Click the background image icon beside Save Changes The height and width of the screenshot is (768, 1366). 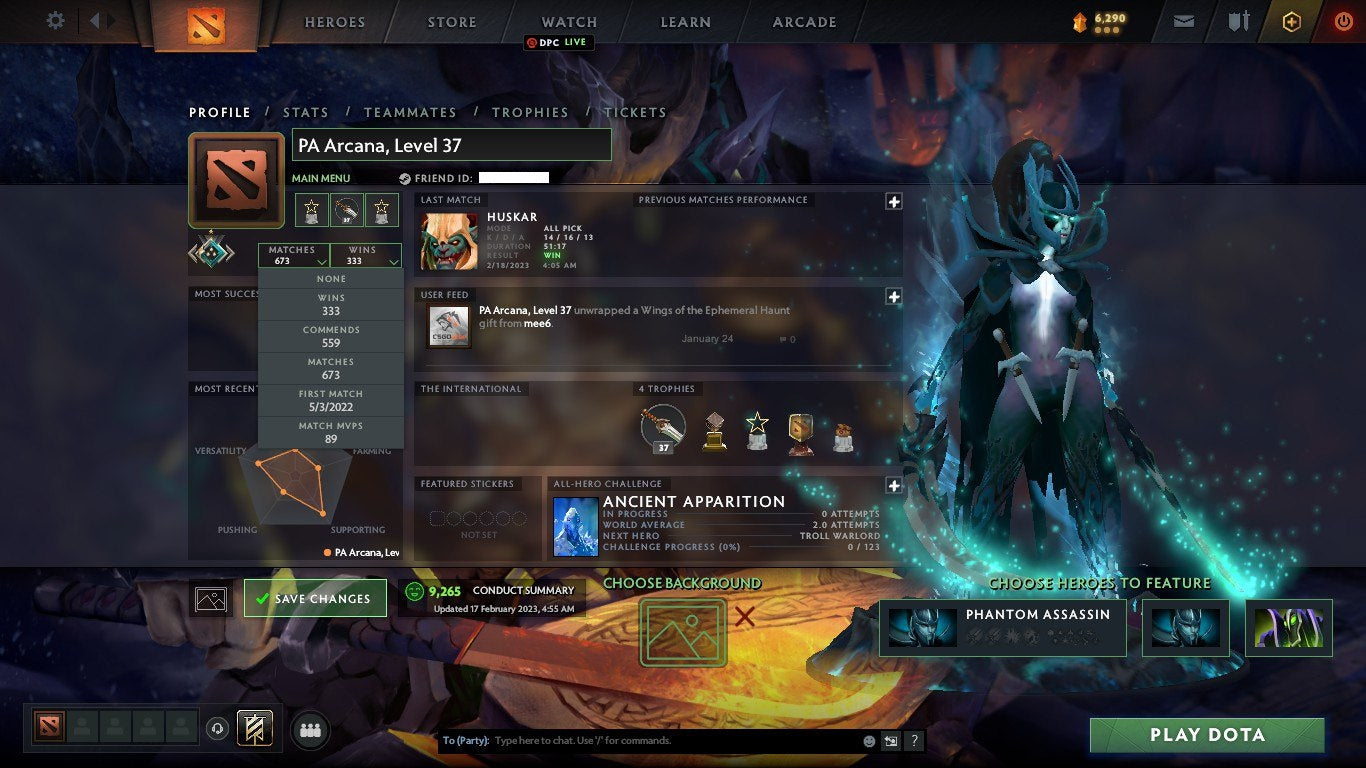212,597
